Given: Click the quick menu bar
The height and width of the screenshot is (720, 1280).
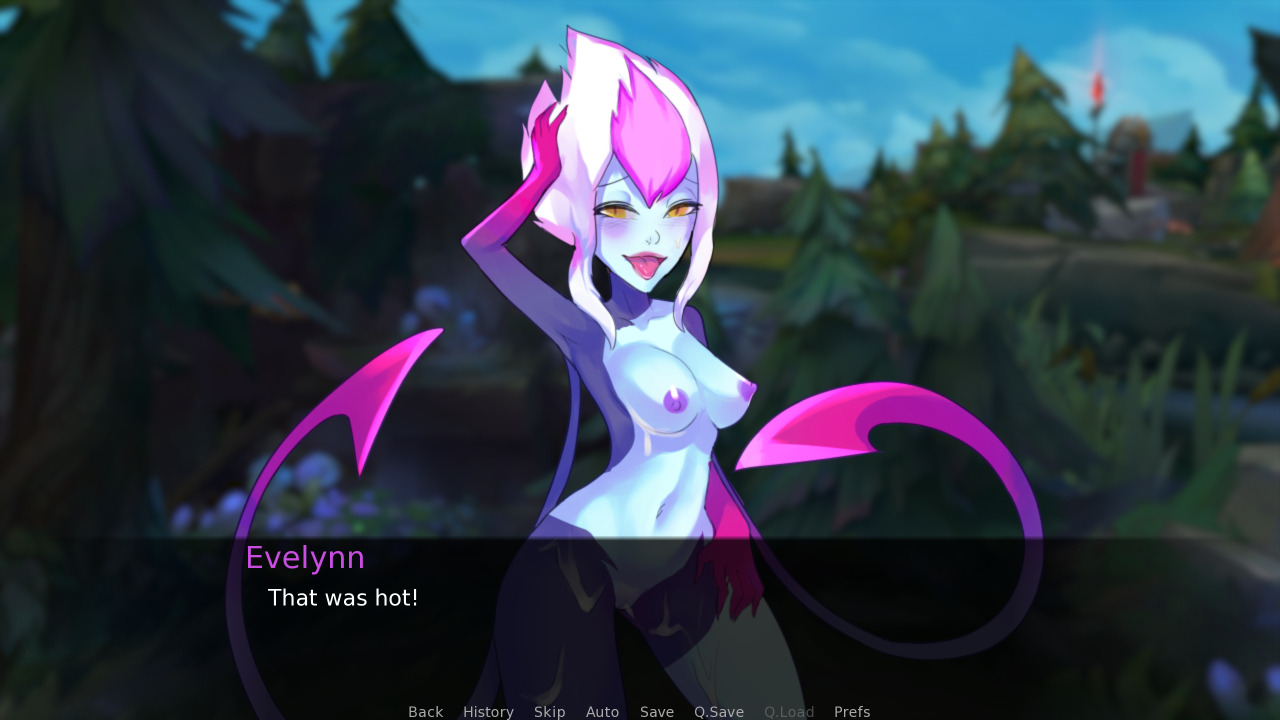Looking at the screenshot, I should tap(640, 711).
